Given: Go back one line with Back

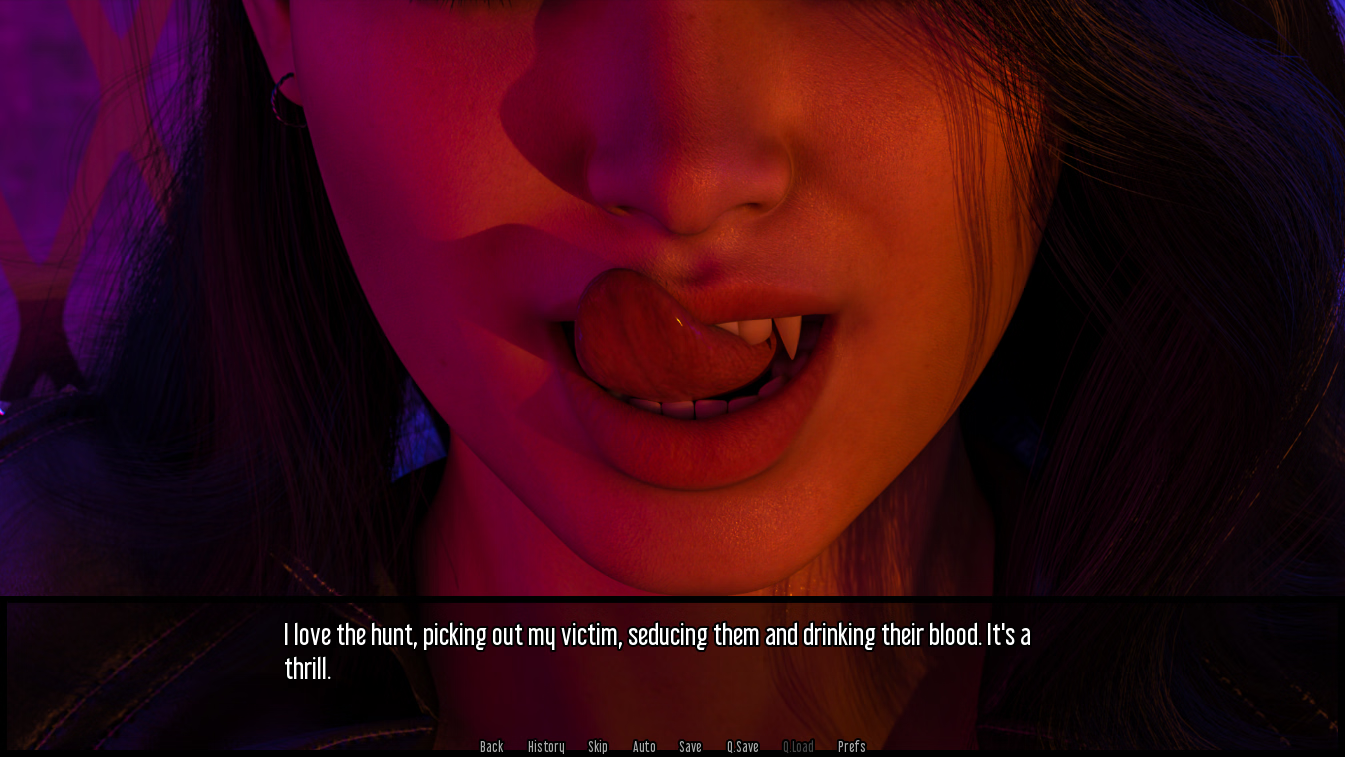Looking at the screenshot, I should (x=491, y=747).
